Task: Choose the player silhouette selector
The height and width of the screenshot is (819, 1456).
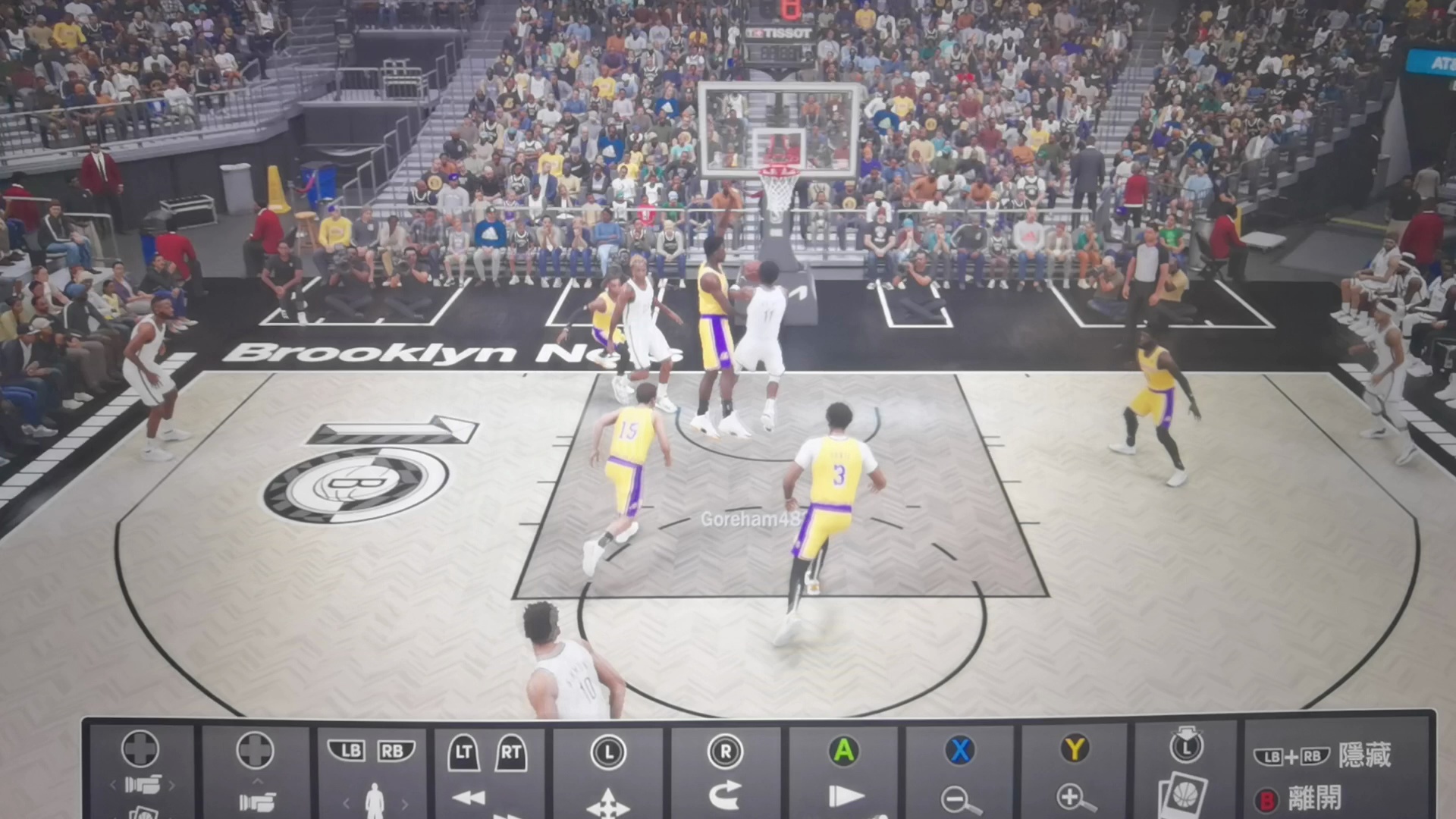Action: pyautogui.click(x=374, y=801)
